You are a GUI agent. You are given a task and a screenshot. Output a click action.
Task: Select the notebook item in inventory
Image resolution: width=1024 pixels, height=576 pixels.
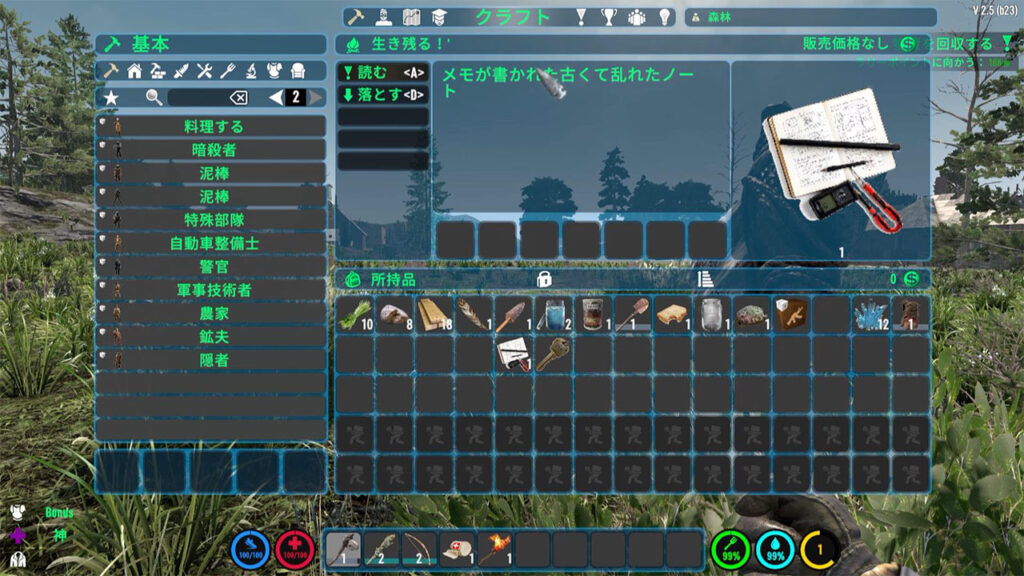coord(513,353)
